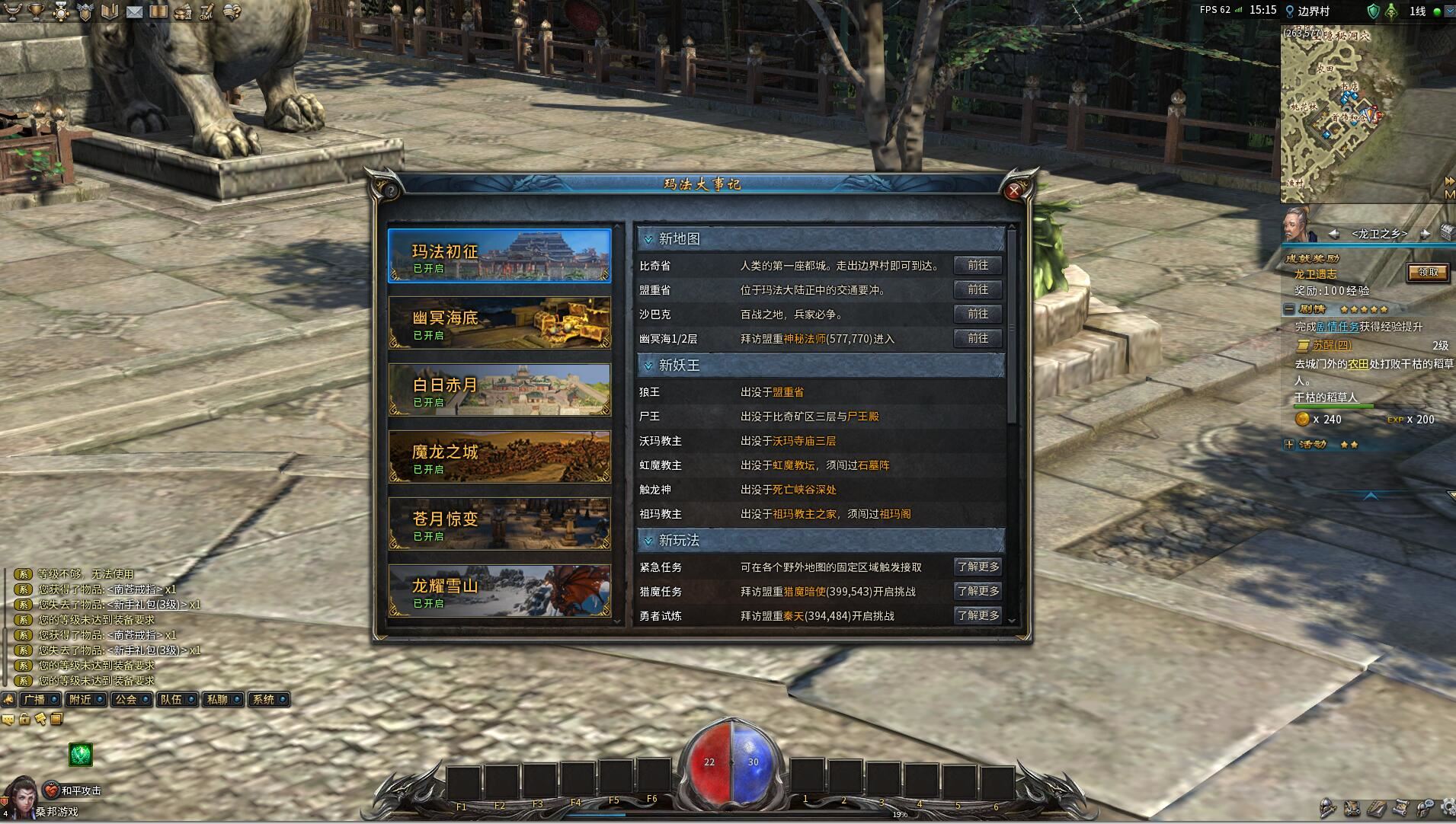
Task: Select the 玛法初征 chapter
Action: [x=499, y=257]
